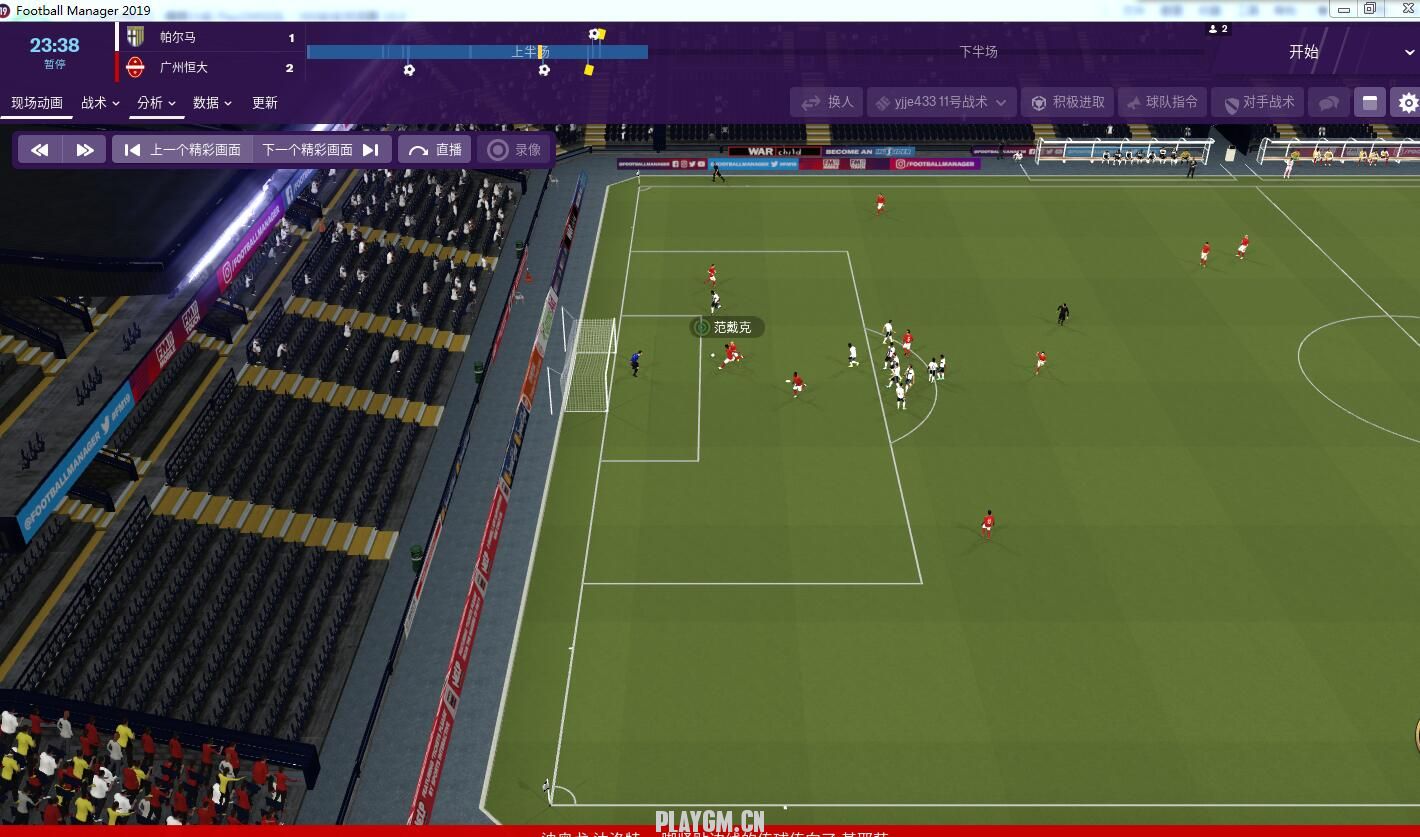The image size is (1420, 837).
Task: Open 对手战术 opposition instructions
Action: [1258, 102]
